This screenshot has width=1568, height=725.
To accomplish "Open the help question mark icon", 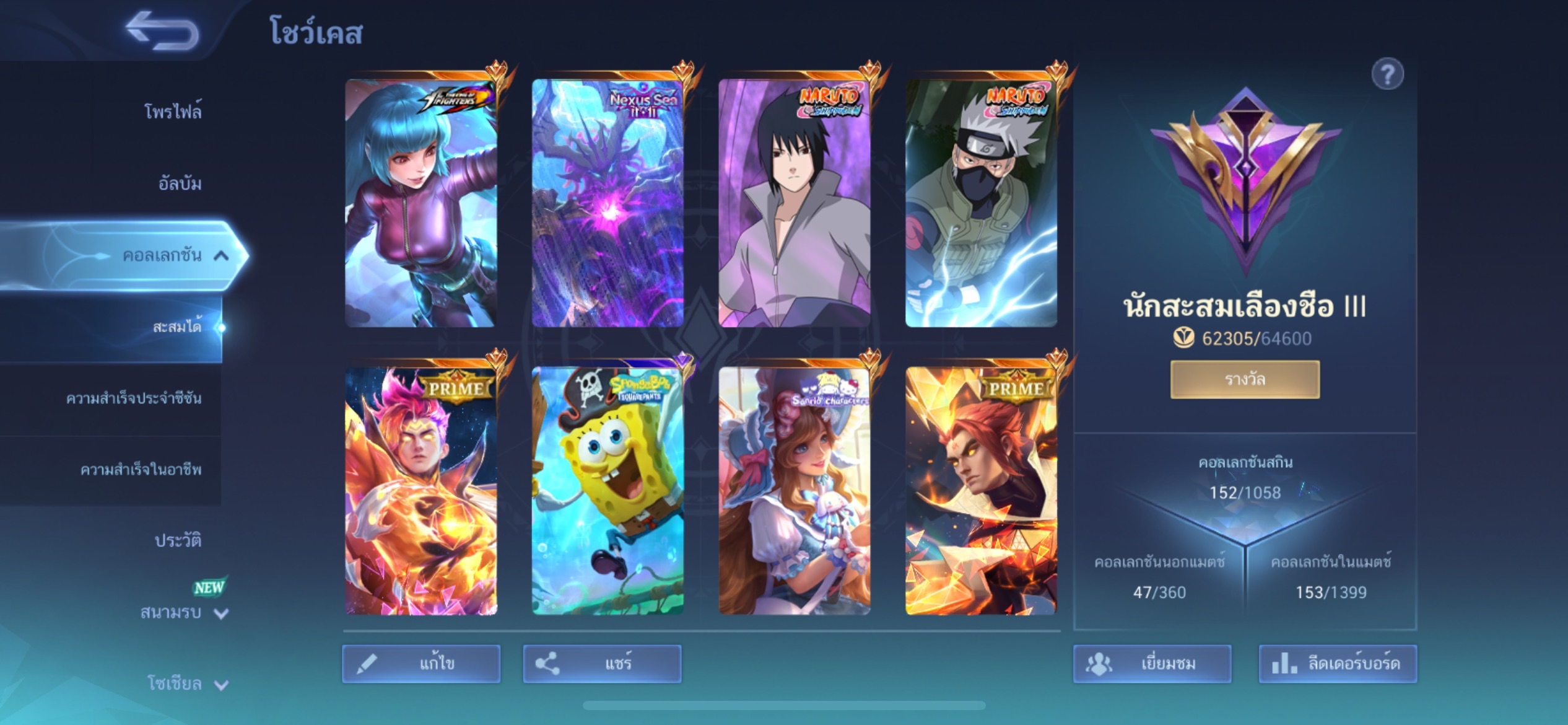I will pyautogui.click(x=1387, y=75).
